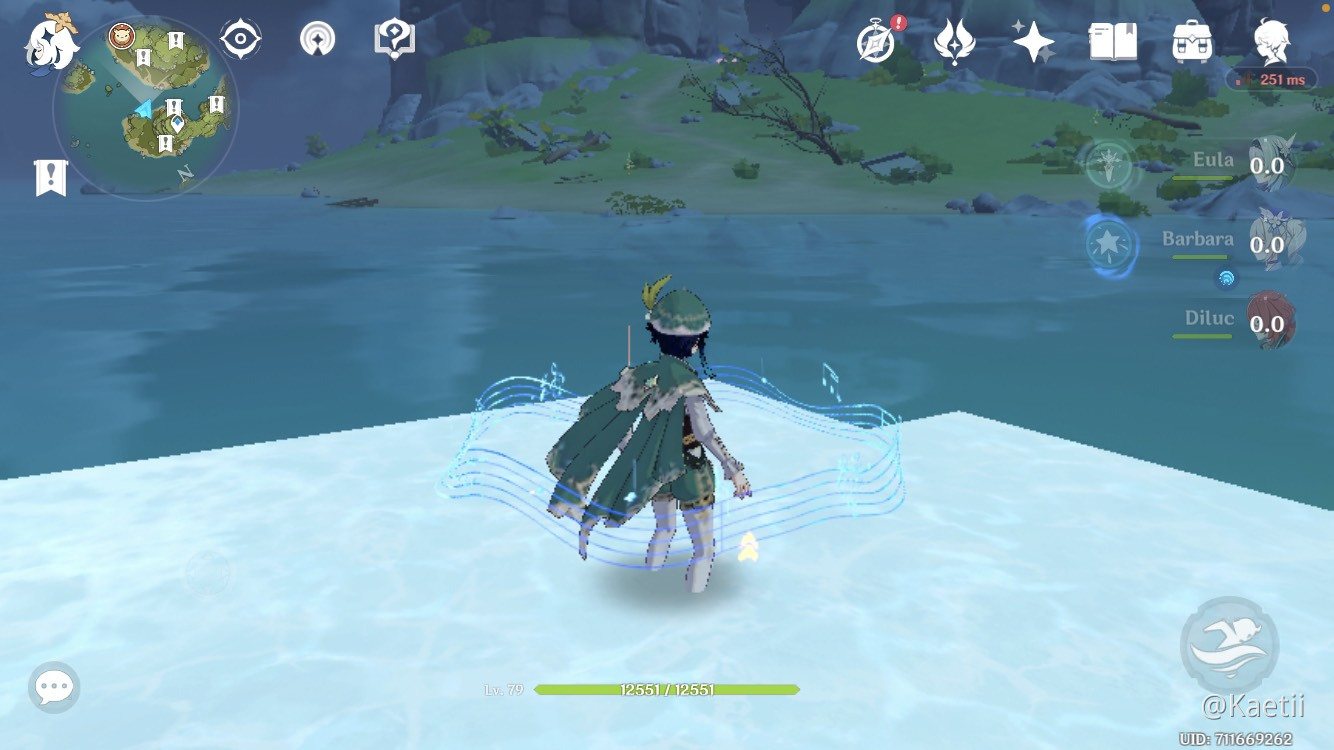
Task: Open co-op mode matchmaking
Action: (316, 38)
